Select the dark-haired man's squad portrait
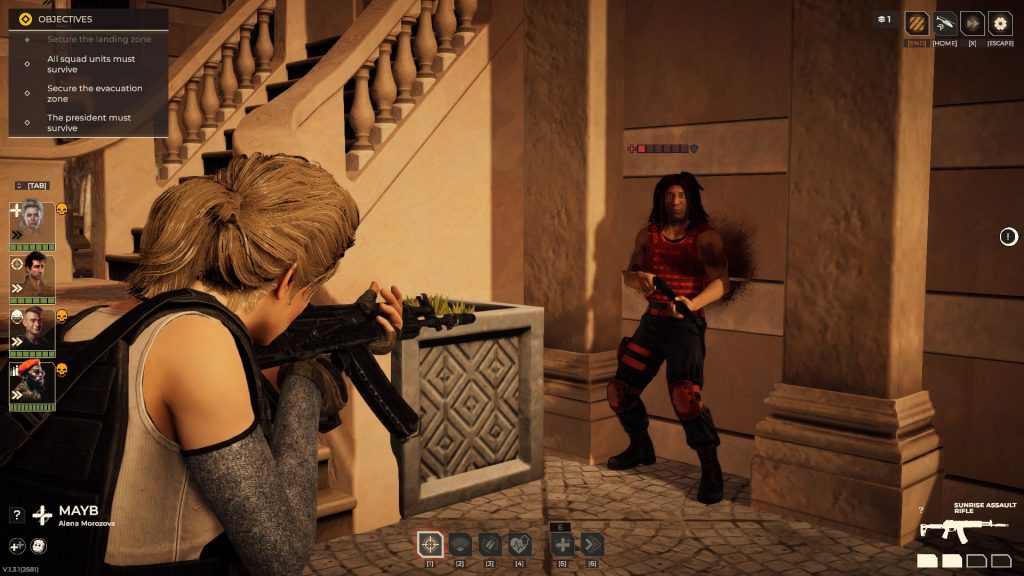Screen dimensions: 1024x576 pyautogui.click(x=32, y=274)
